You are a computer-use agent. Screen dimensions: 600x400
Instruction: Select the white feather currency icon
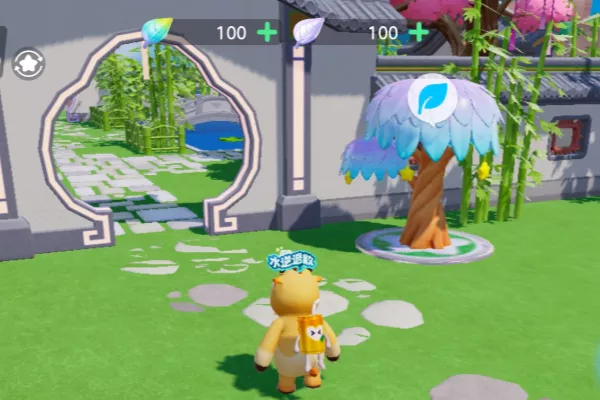point(307,32)
